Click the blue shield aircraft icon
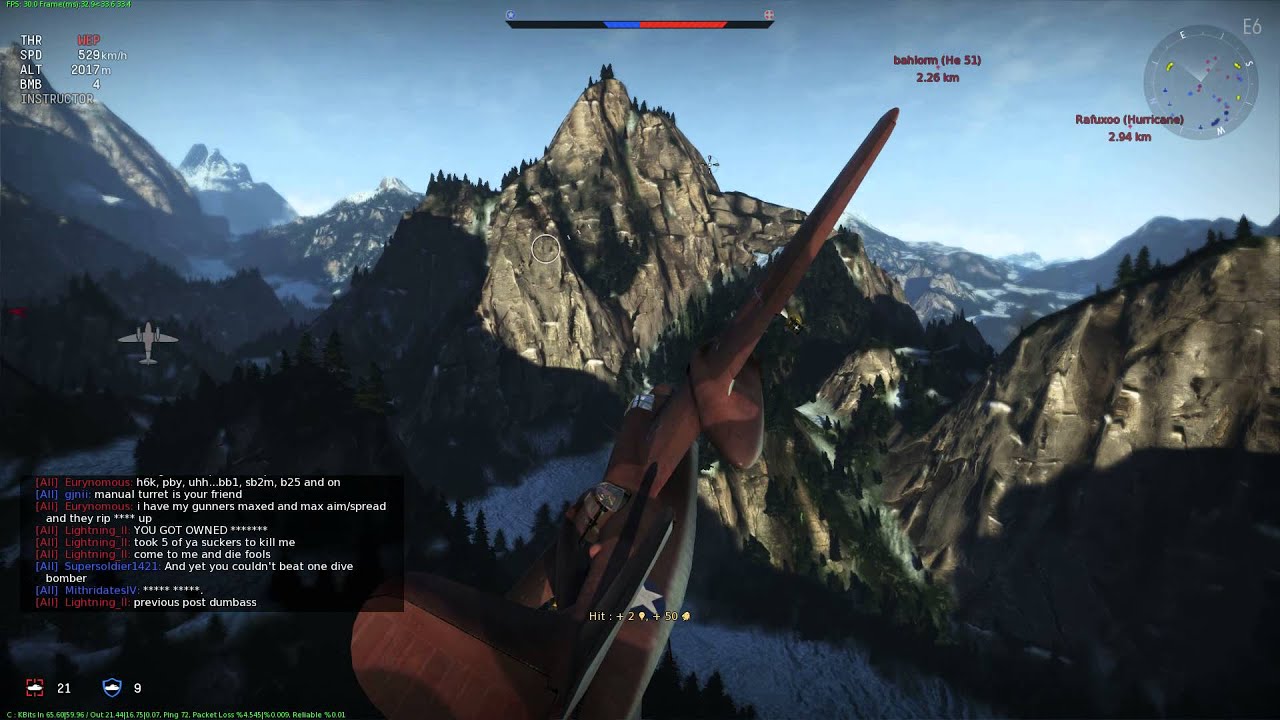Image resolution: width=1280 pixels, height=720 pixels. 112,688
